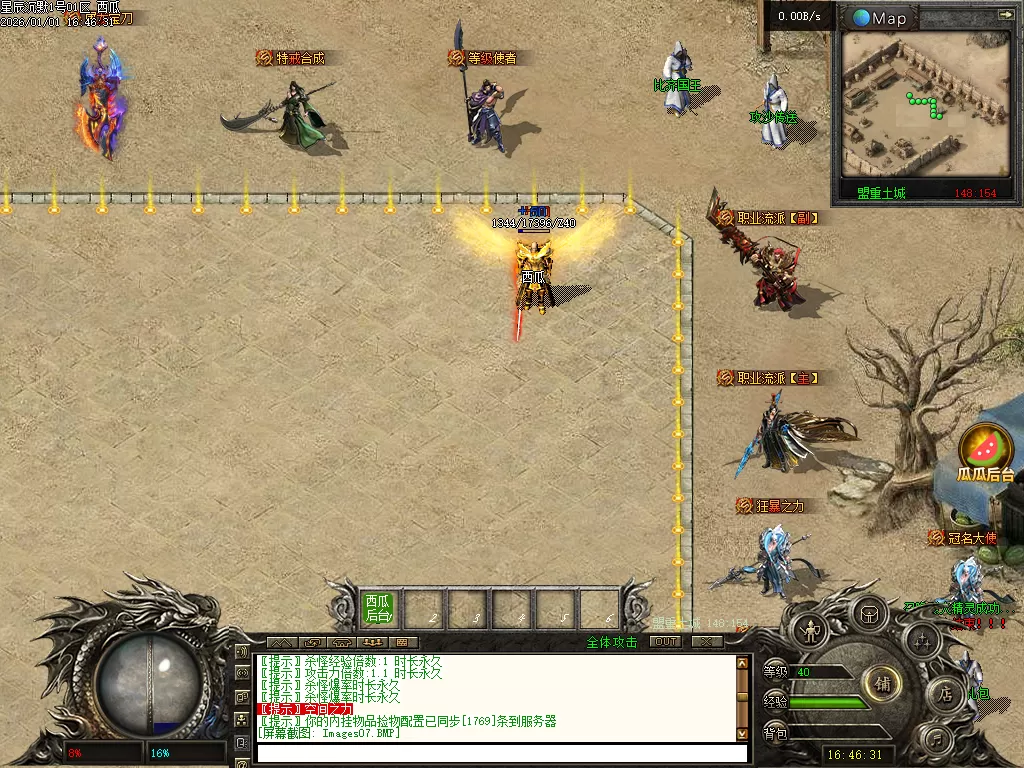Open the 店 shop button
Image resolution: width=1024 pixels, height=768 pixels.
click(945, 694)
